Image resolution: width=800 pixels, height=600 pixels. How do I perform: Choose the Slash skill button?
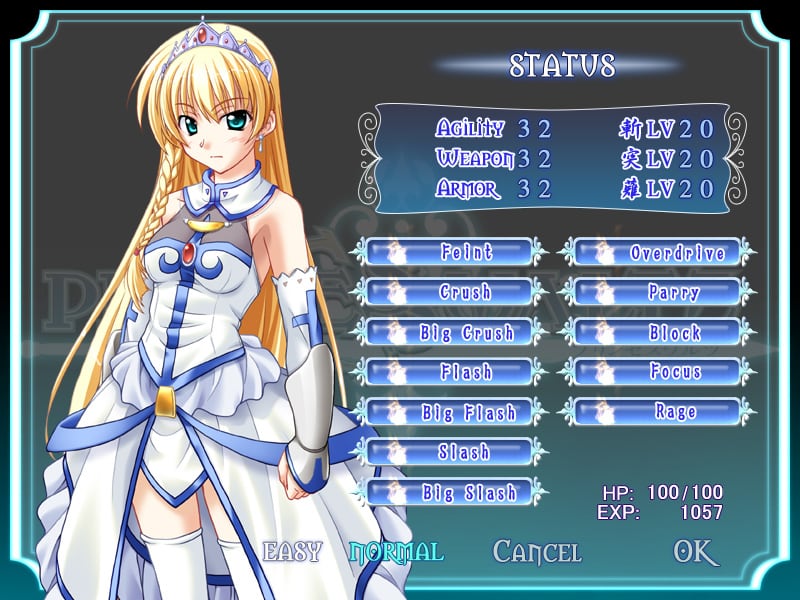tap(455, 452)
